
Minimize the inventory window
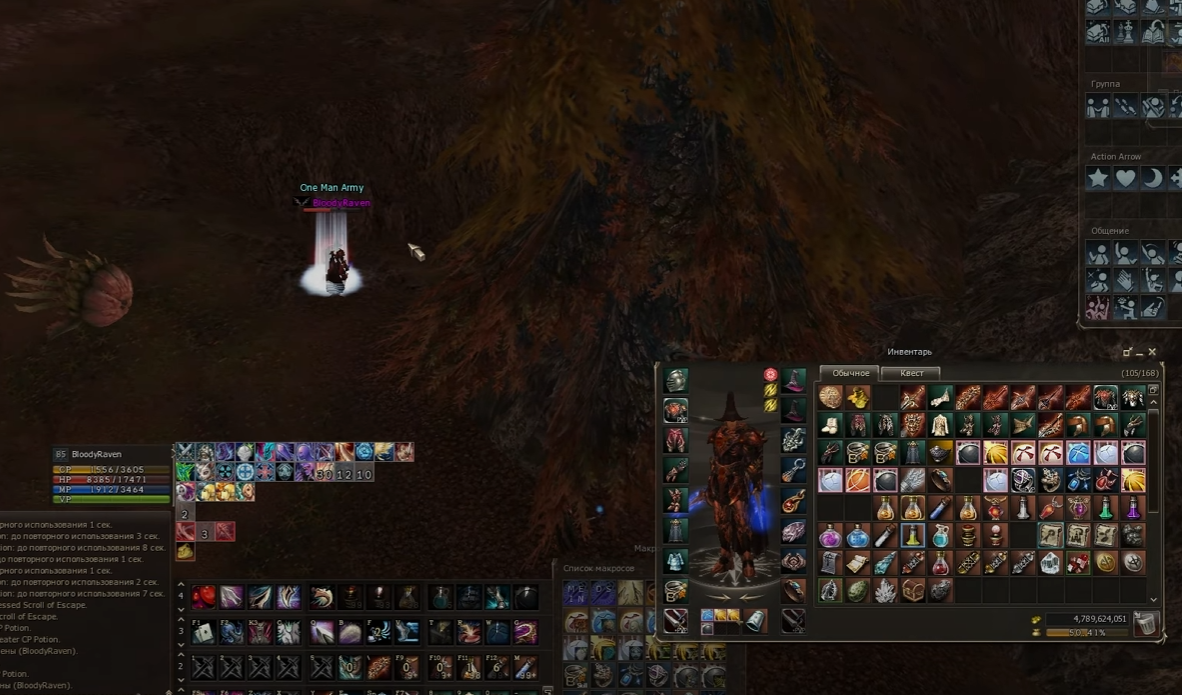point(1140,353)
